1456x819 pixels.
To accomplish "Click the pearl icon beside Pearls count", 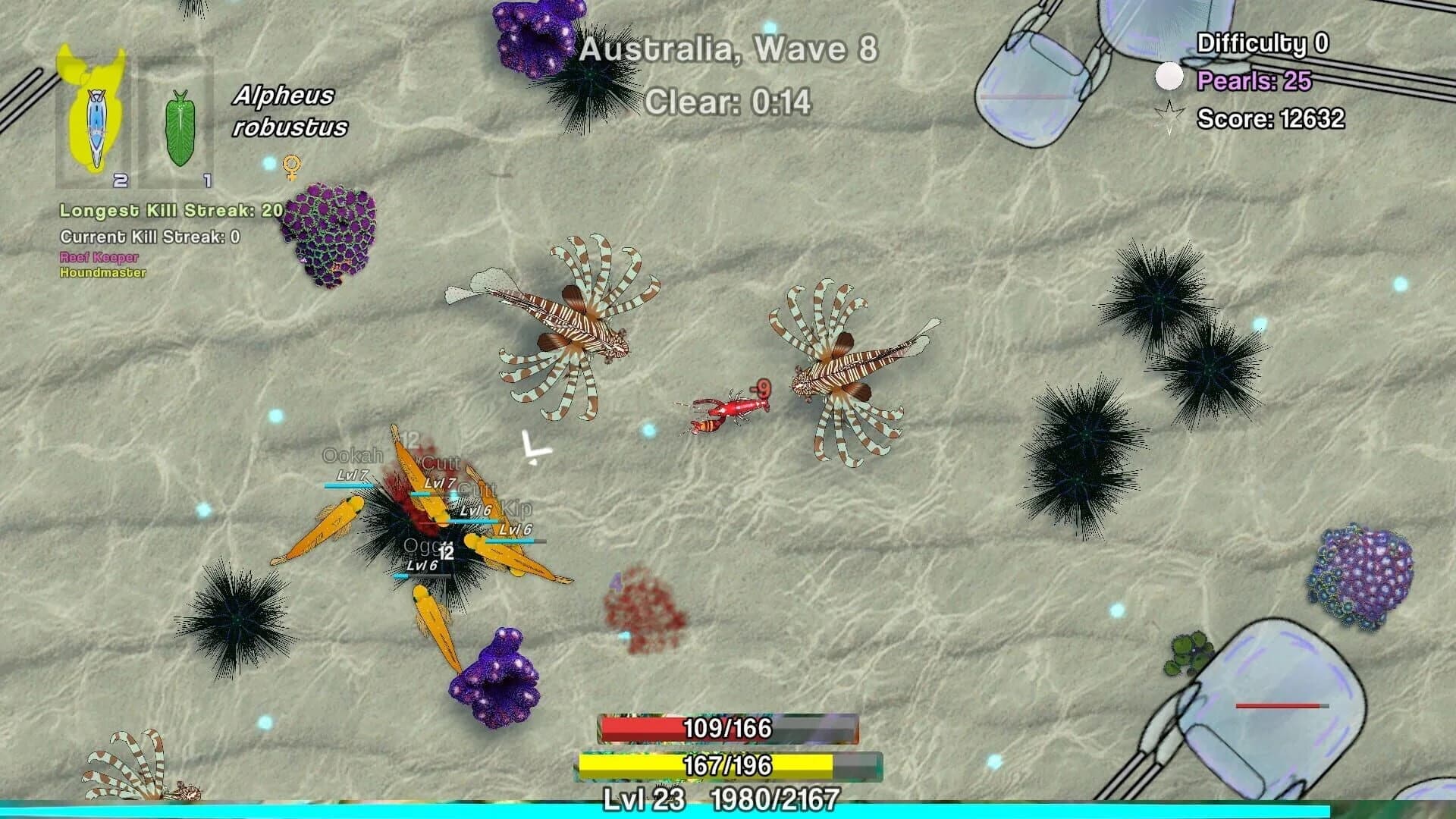I will click(x=1170, y=75).
